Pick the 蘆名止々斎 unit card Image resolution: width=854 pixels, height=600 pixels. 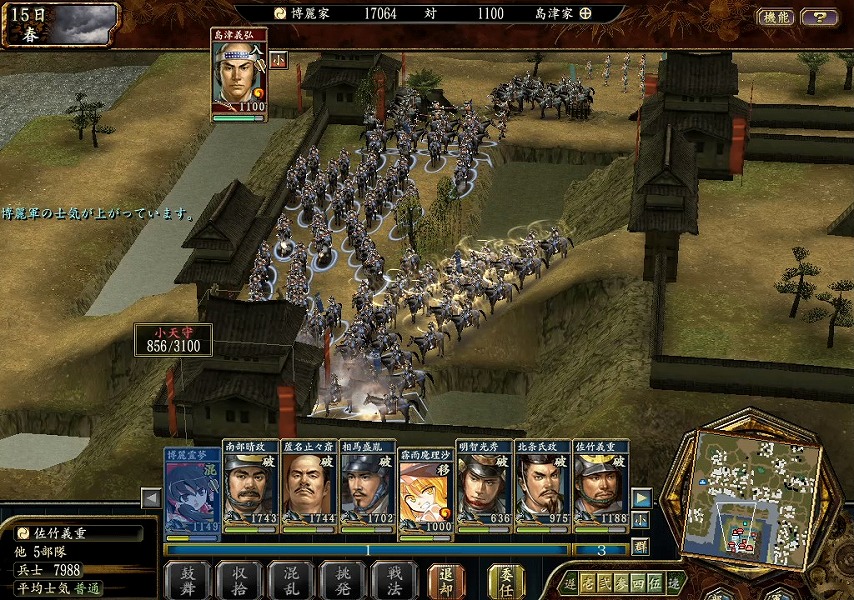pyautogui.click(x=309, y=489)
